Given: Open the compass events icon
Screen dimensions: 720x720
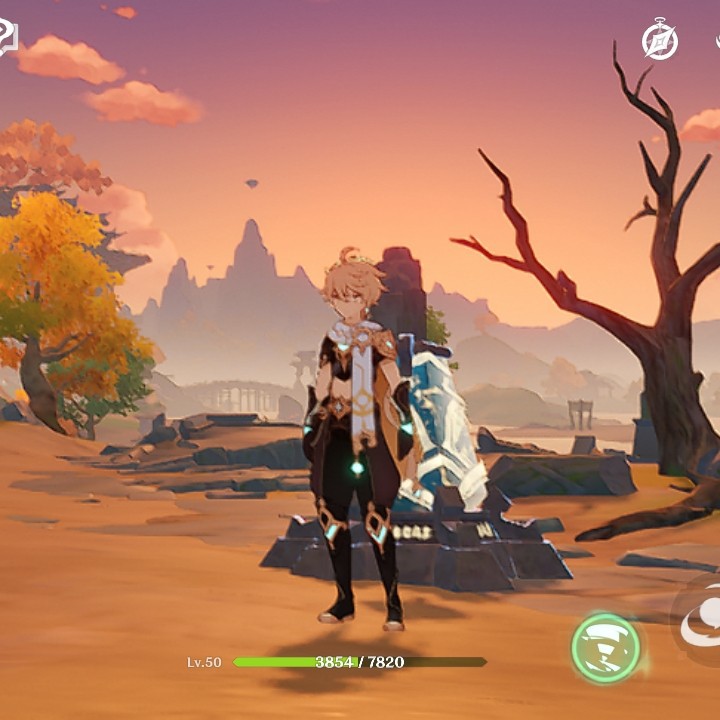Looking at the screenshot, I should [x=660, y=41].
